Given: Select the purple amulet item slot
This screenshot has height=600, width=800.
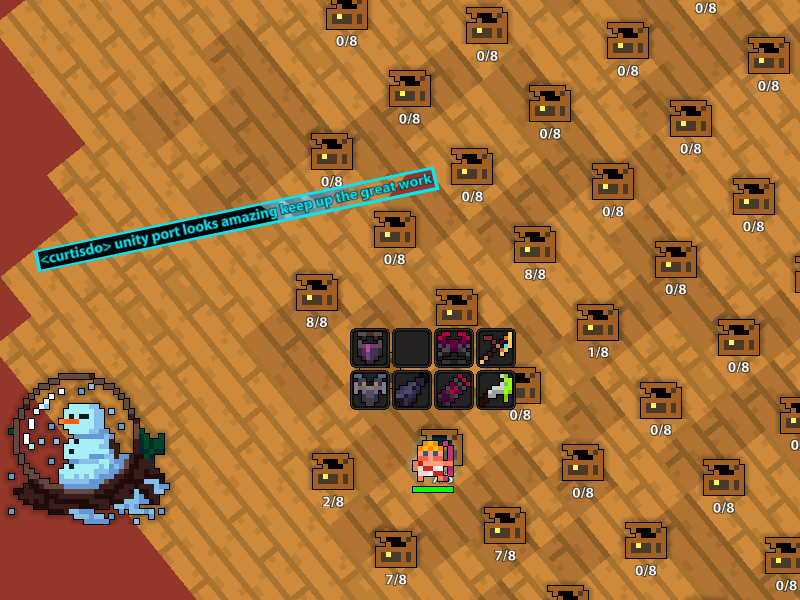Looking at the screenshot, I should (x=370, y=348).
